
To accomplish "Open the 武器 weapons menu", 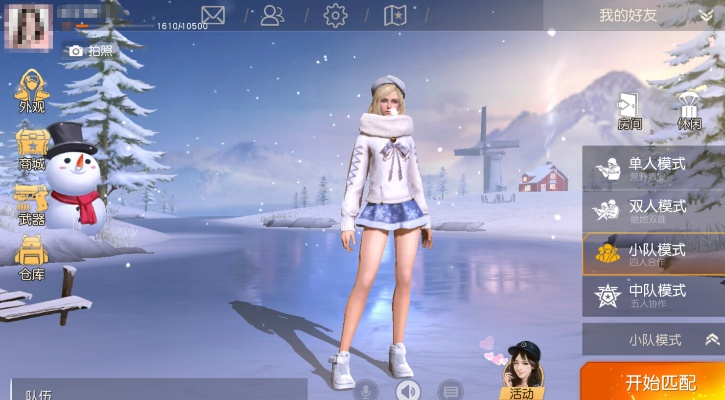I will point(32,204).
